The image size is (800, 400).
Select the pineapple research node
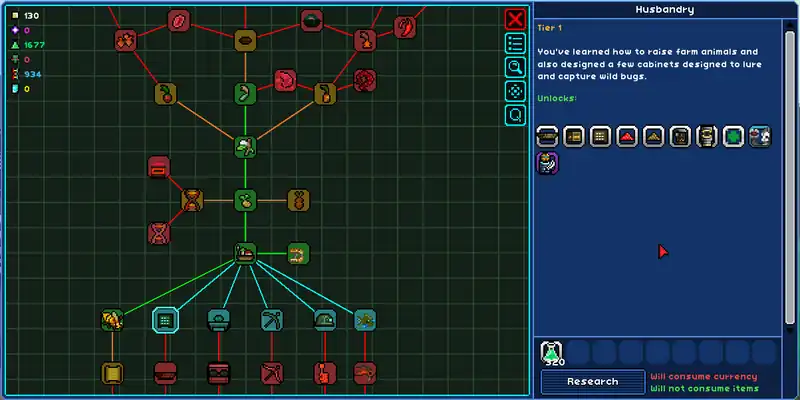299,200
